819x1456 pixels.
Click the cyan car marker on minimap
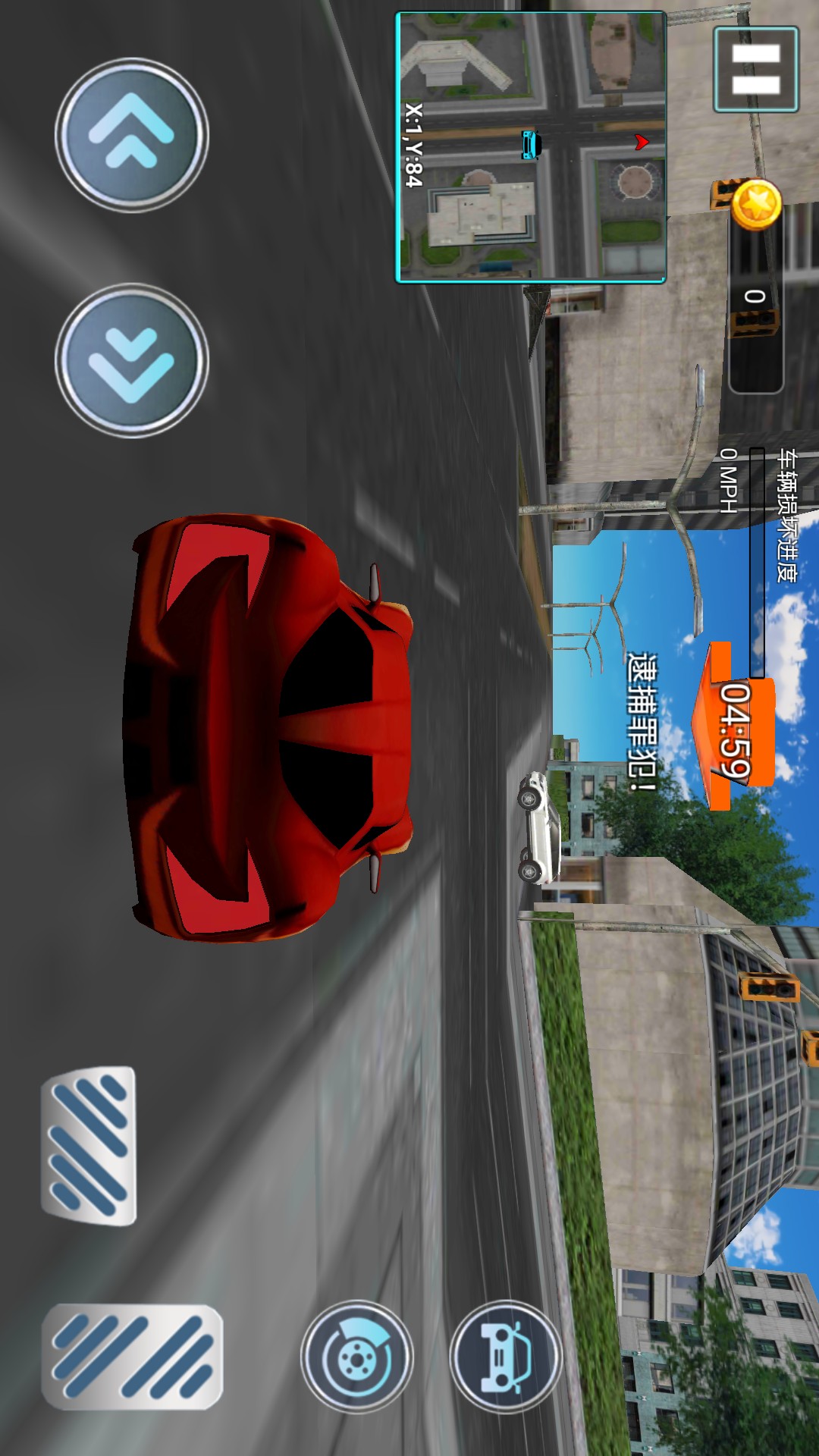[531, 144]
